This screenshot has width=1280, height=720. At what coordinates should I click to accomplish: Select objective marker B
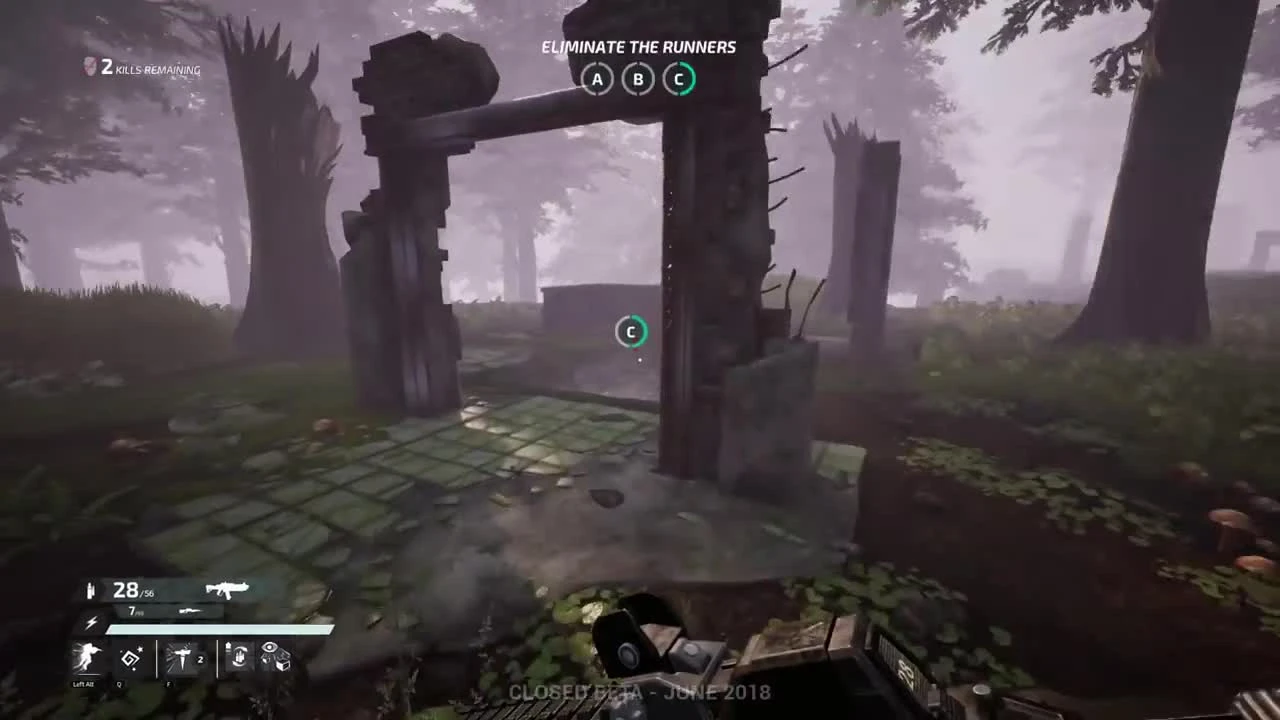click(x=637, y=79)
